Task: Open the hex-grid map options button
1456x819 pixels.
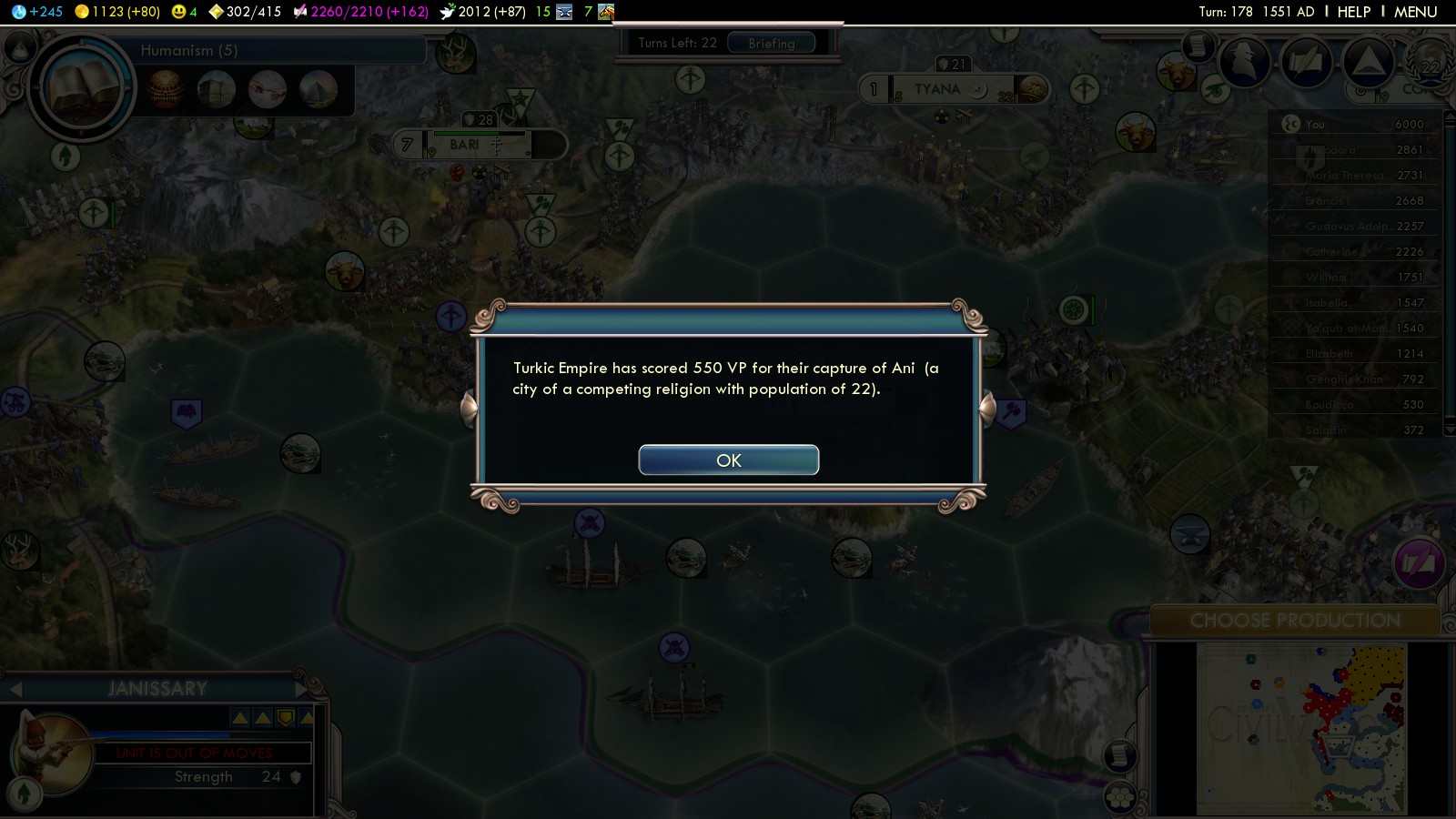Action: [x=1119, y=797]
